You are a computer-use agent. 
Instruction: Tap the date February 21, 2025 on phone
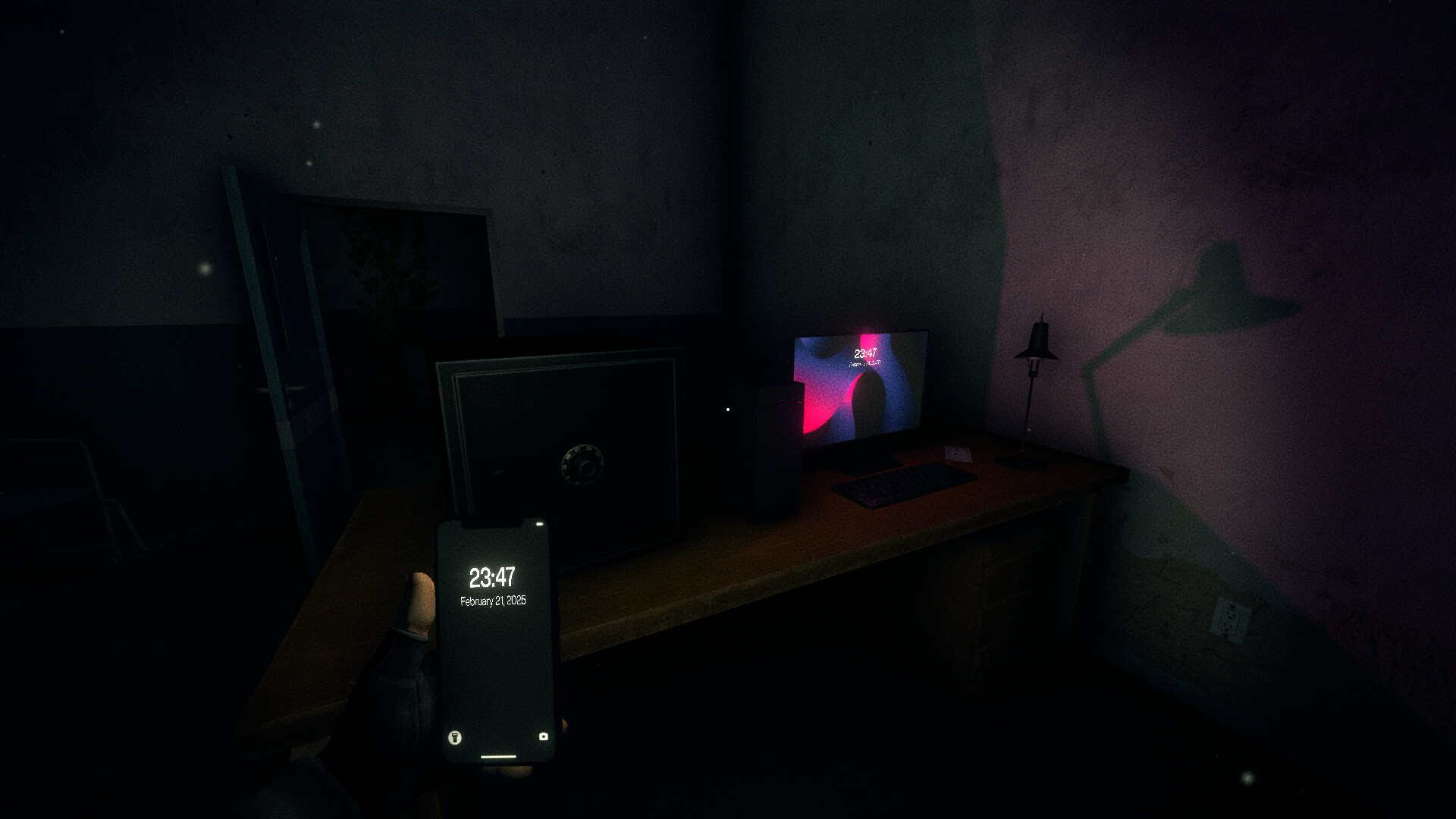pyautogui.click(x=494, y=601)
